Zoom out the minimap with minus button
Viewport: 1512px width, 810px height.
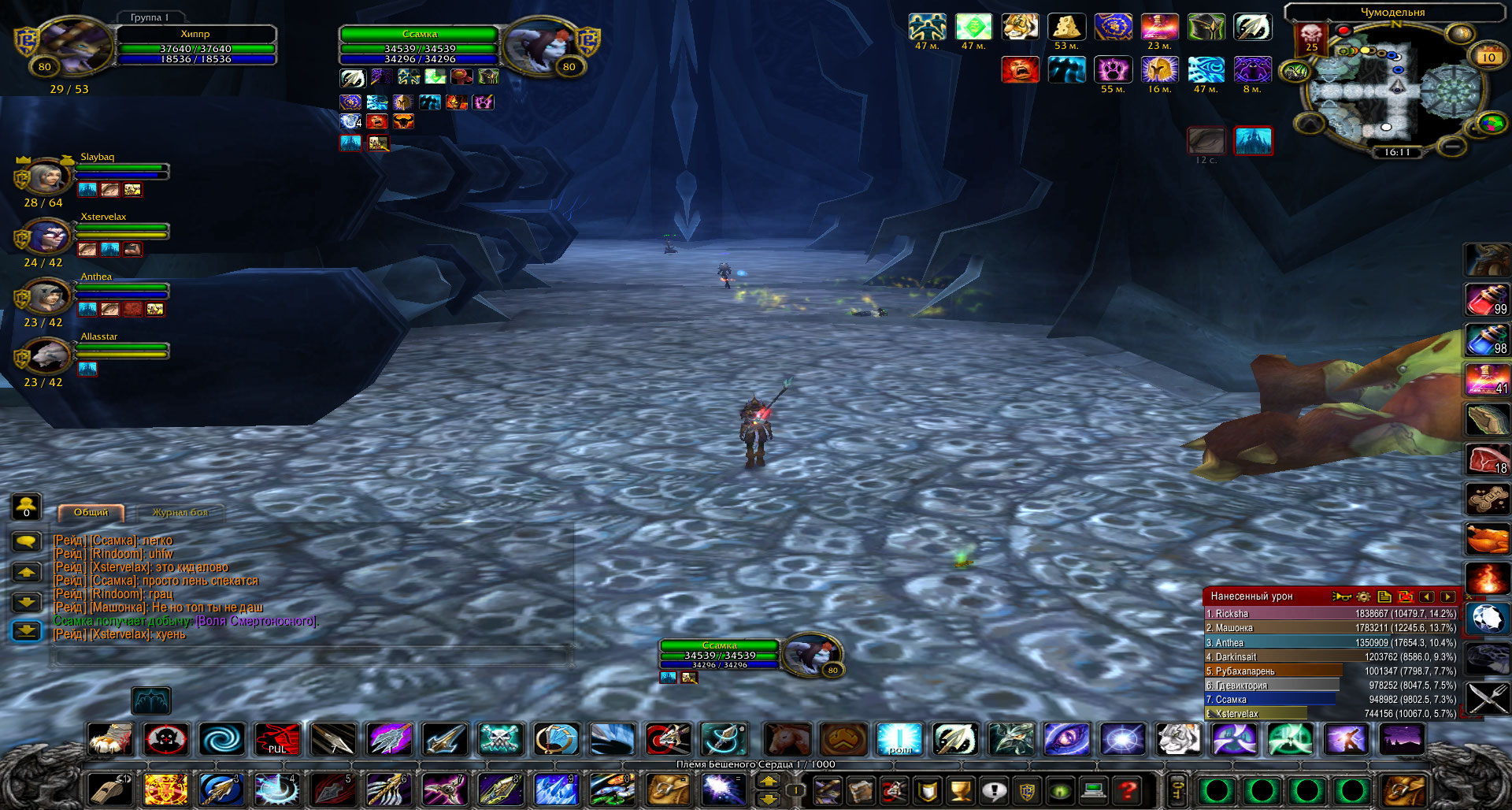point(1453,147)
